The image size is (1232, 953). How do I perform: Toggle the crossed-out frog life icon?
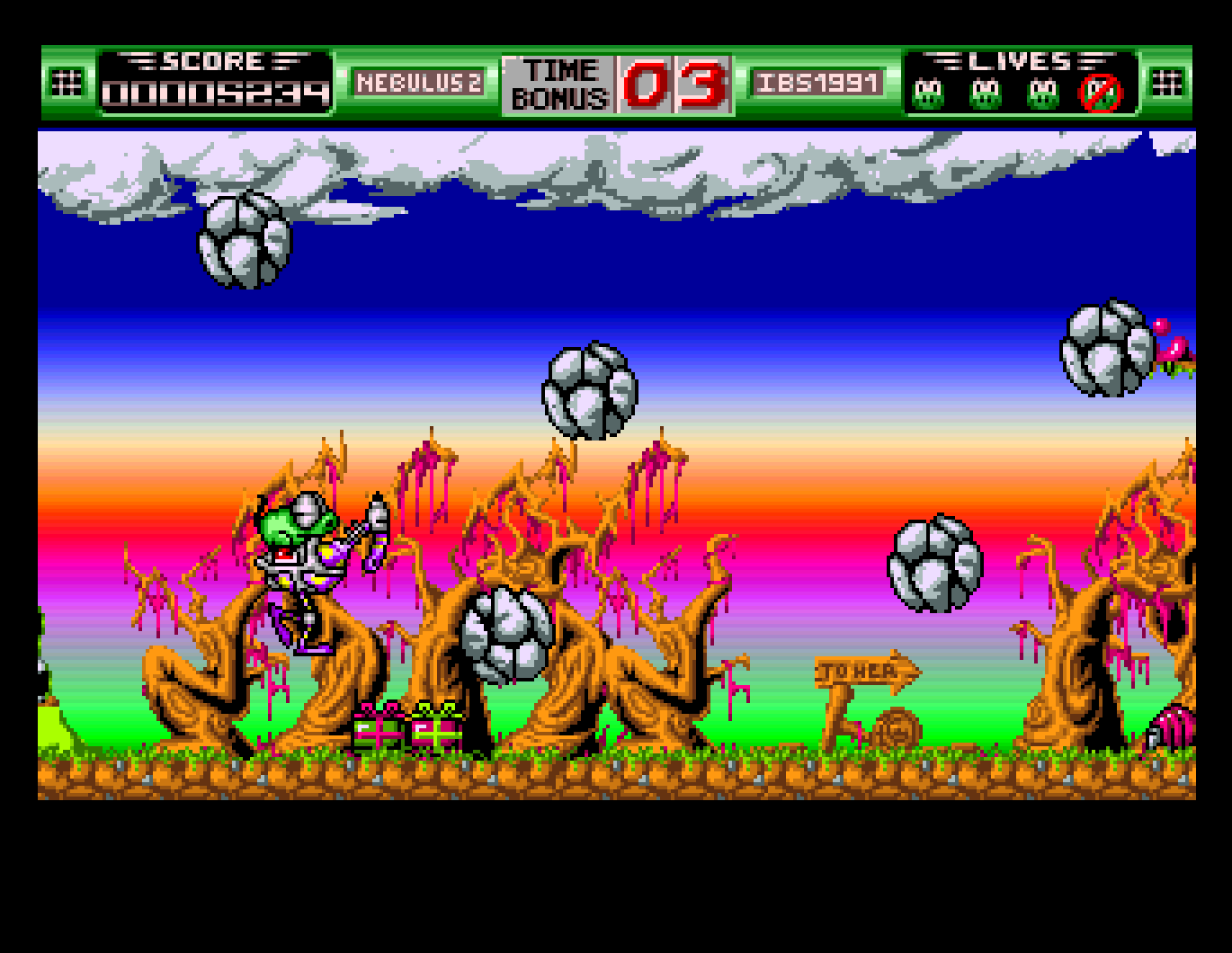click(1101, 90)
